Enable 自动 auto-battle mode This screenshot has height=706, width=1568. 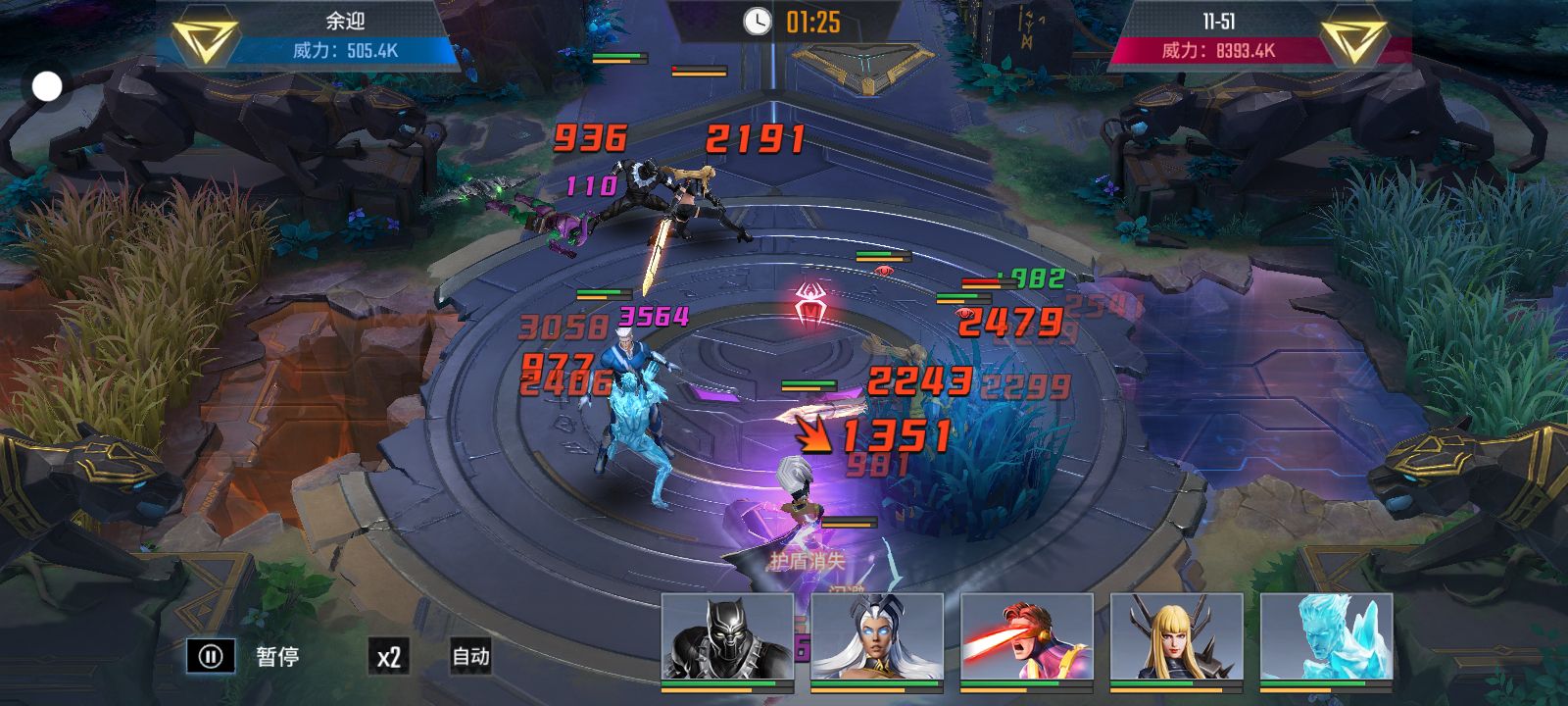[470, 656]
